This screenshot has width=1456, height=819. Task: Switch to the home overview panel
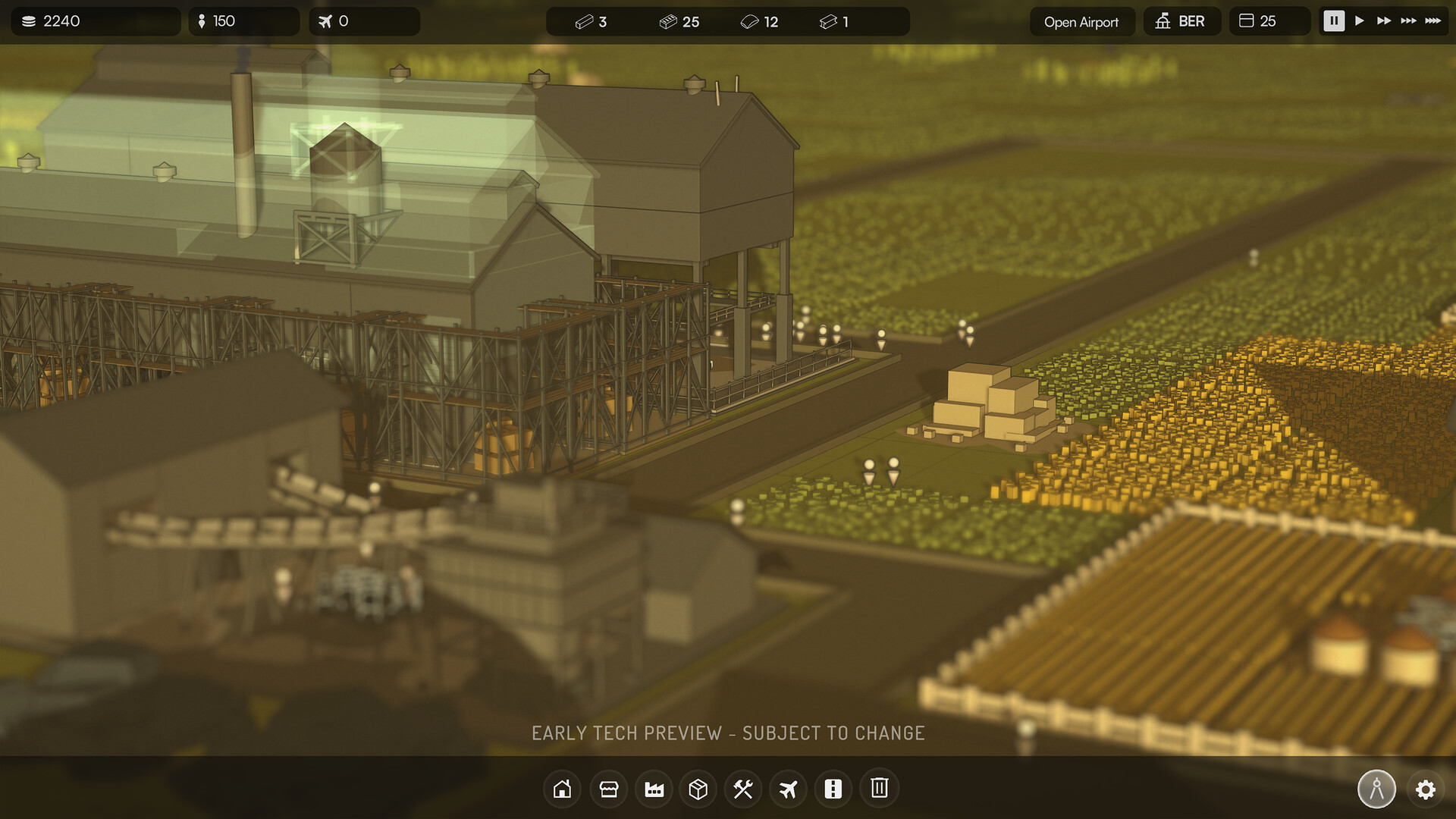[562, 789]
